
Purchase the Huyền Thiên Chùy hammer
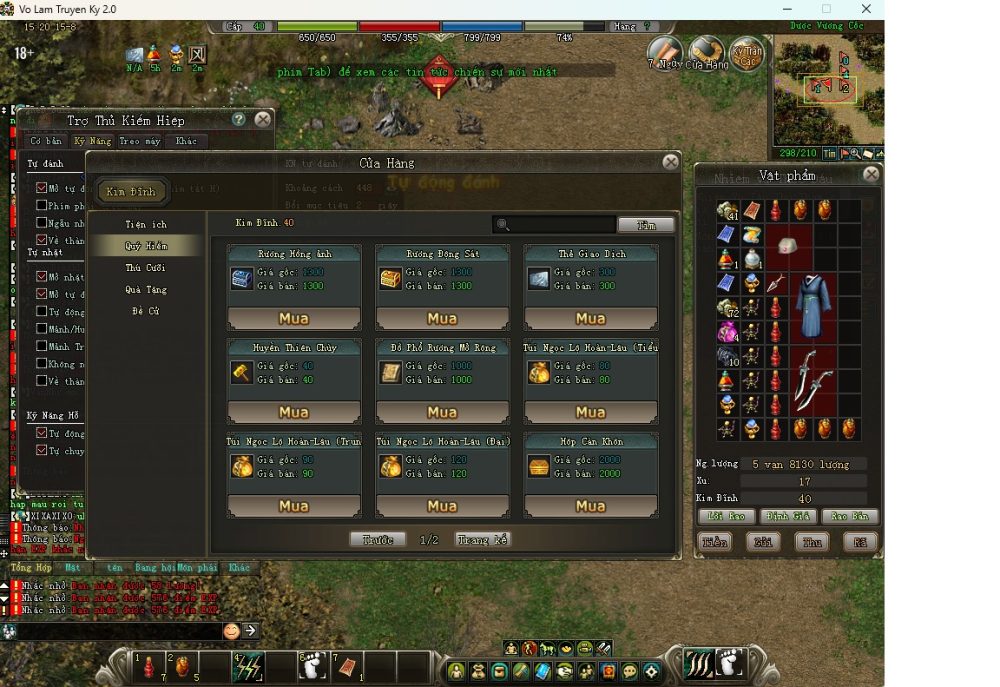click(293, 412)
